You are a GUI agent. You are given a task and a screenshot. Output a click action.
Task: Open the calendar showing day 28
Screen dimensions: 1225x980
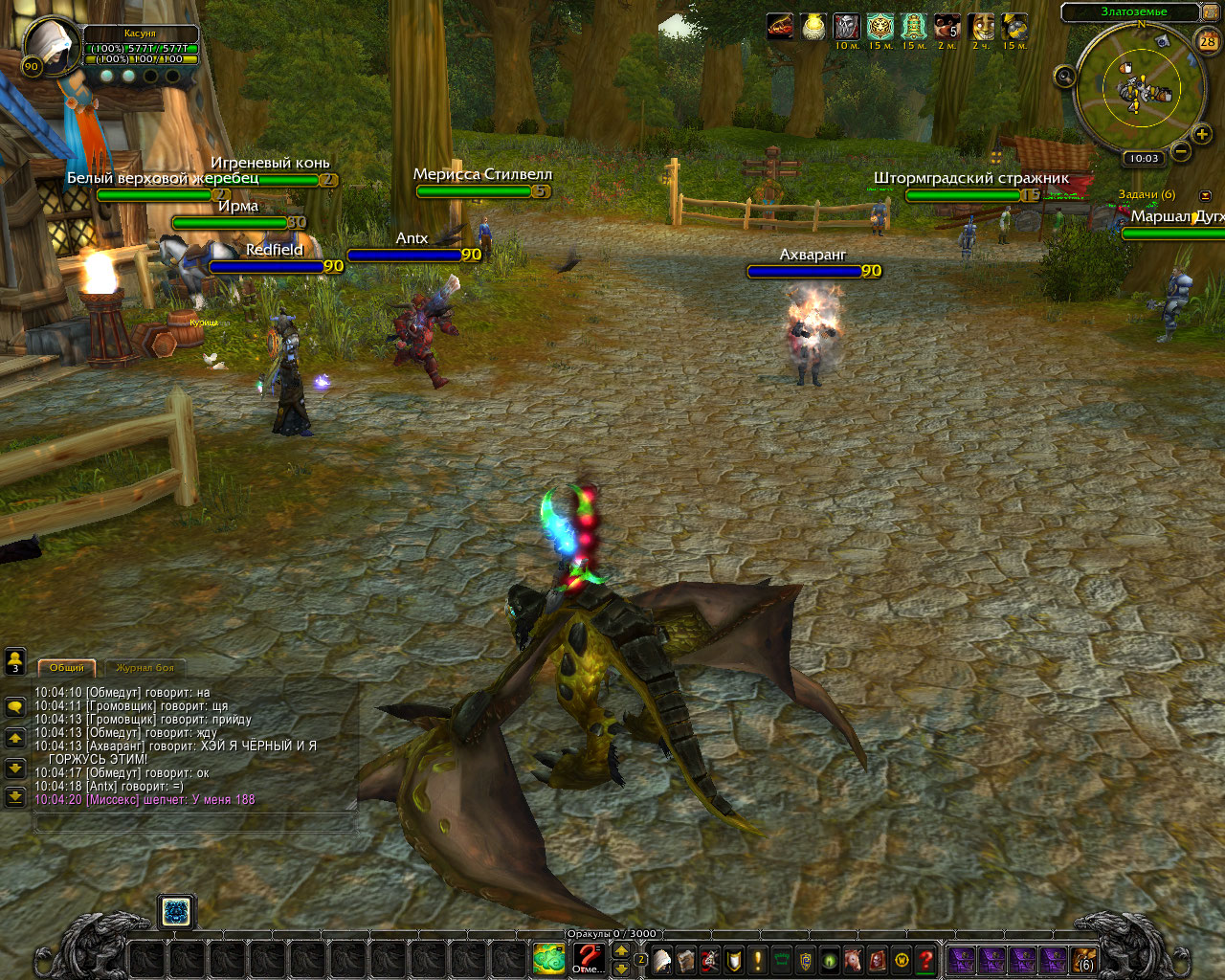(x=1208, y=41)
